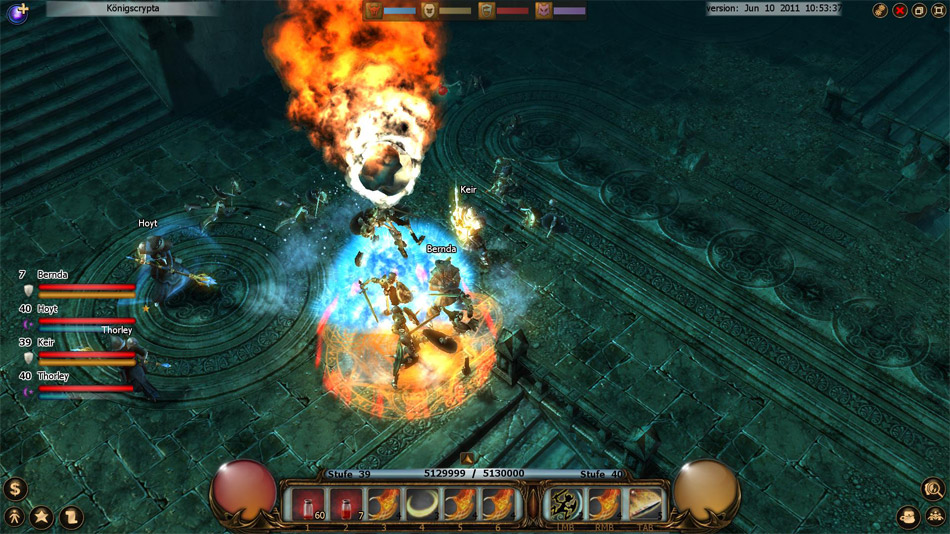
Task: Select the green sigil LMB skill slot
Action: click(568, 505)
